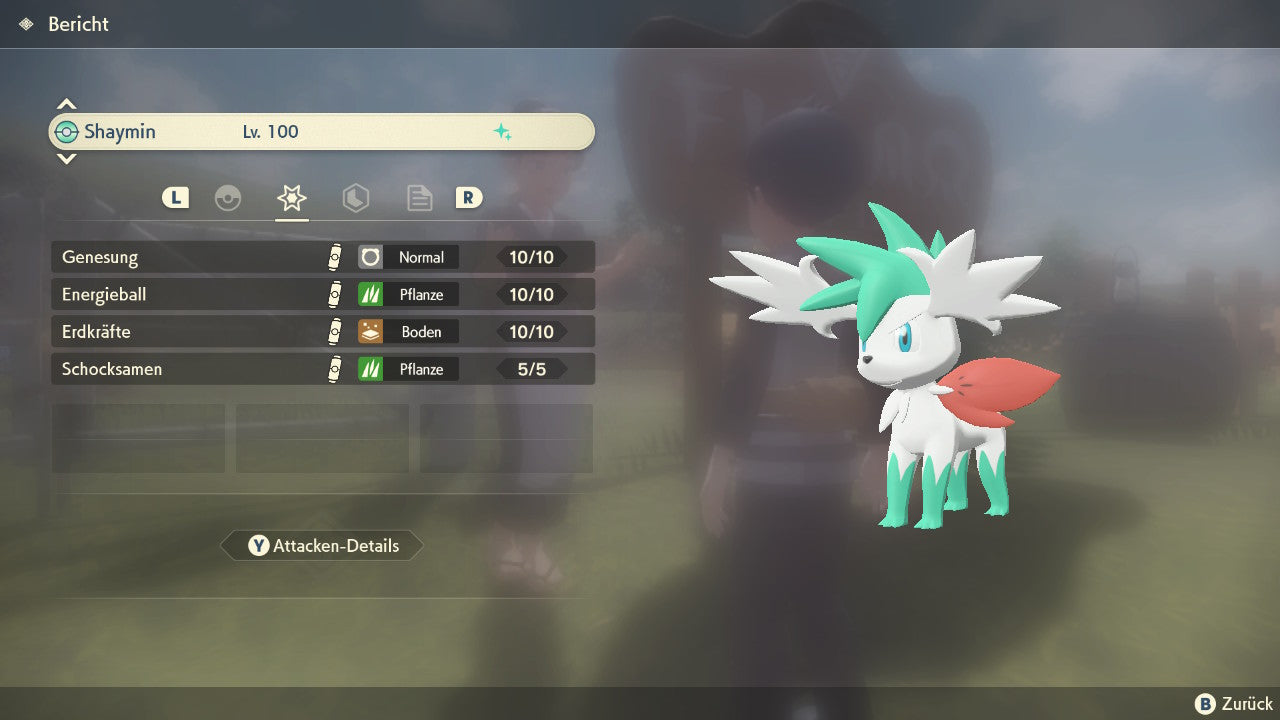Select the Schocksamen move row

pyautogui.click(x=322, y=369)
